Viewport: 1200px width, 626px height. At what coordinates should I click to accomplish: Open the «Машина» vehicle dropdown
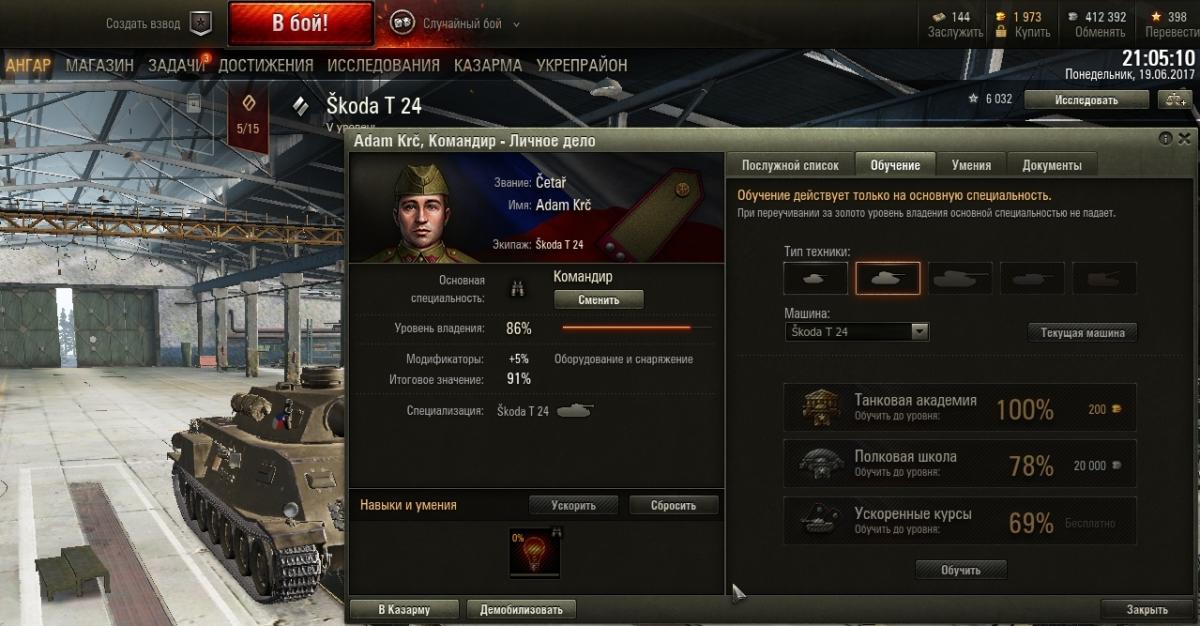point(857,332)
